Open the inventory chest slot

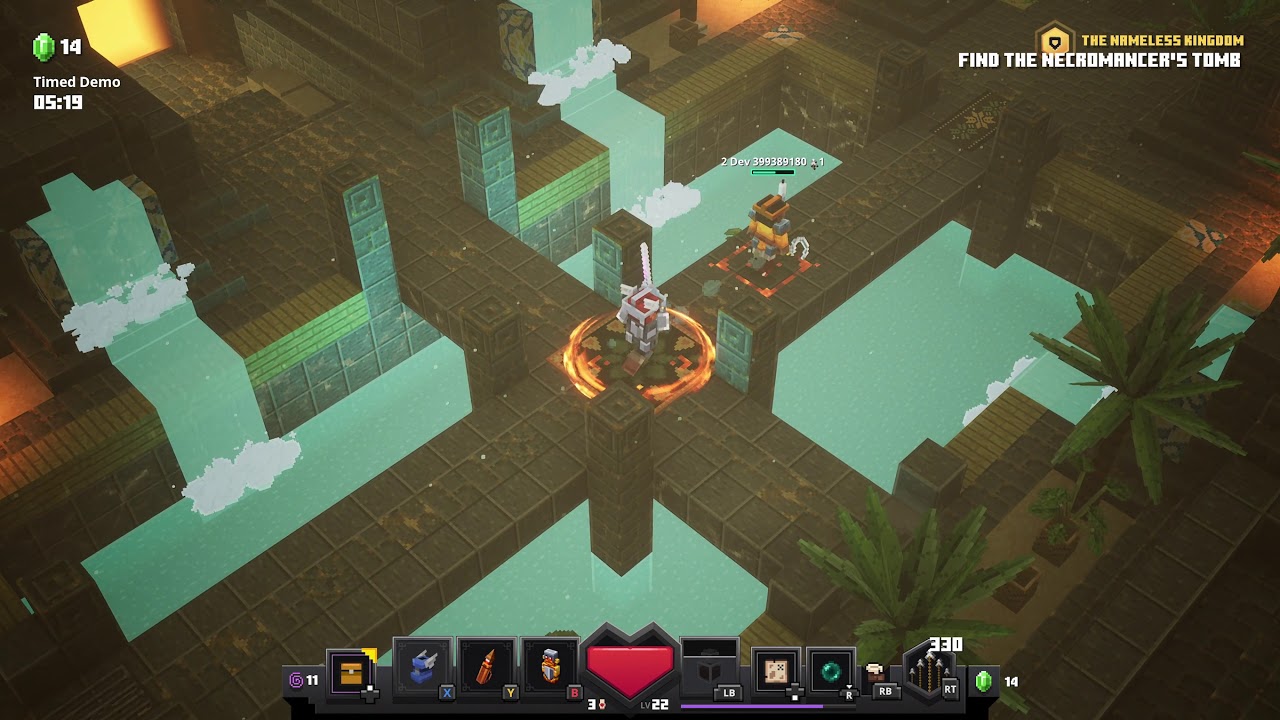[352, 672]
